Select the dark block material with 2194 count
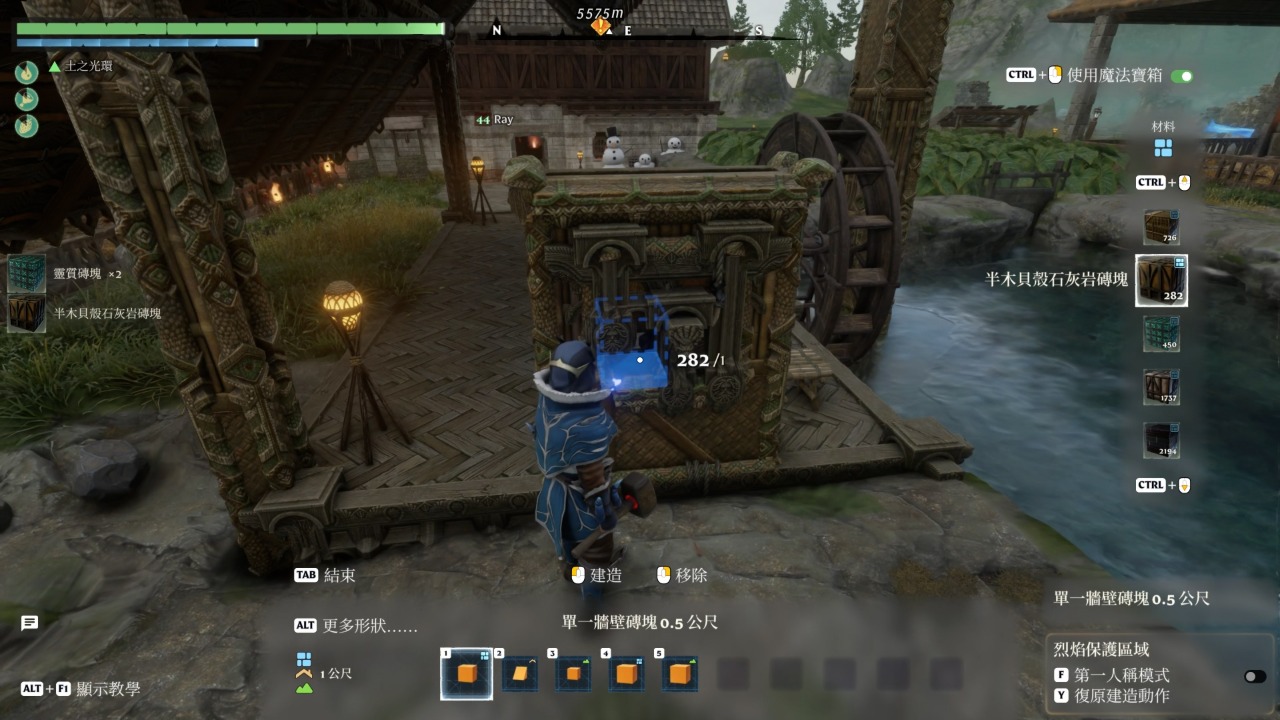1280x720 pixels. tap(1161, 440)
